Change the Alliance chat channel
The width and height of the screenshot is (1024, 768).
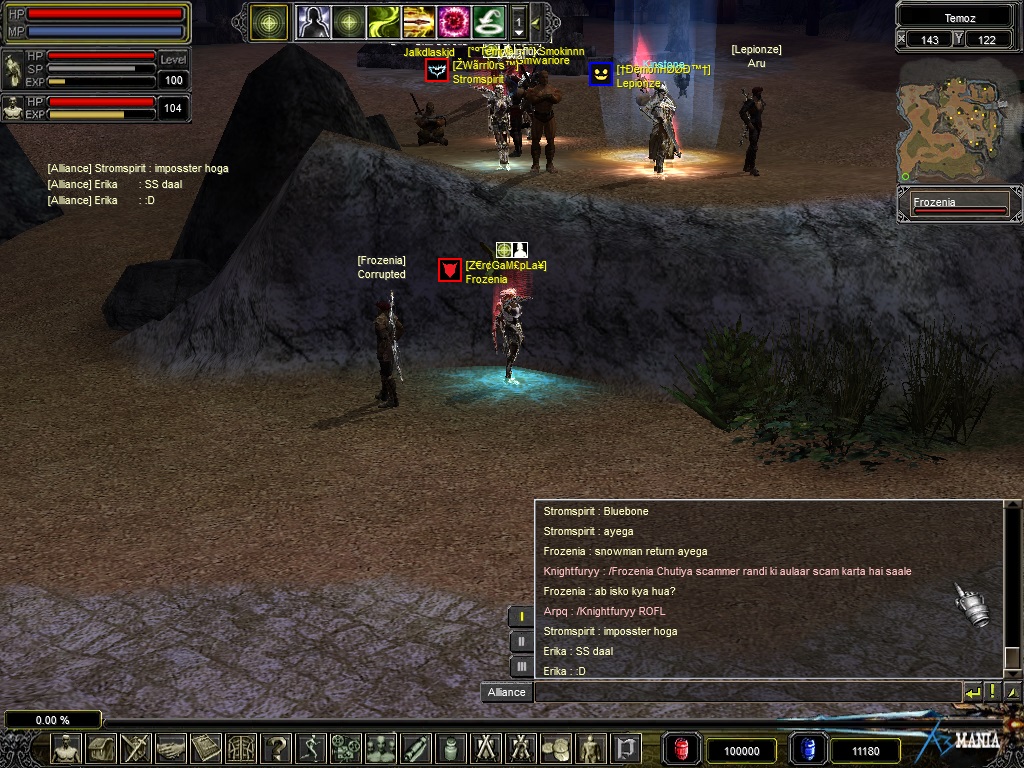coord(506,692)
